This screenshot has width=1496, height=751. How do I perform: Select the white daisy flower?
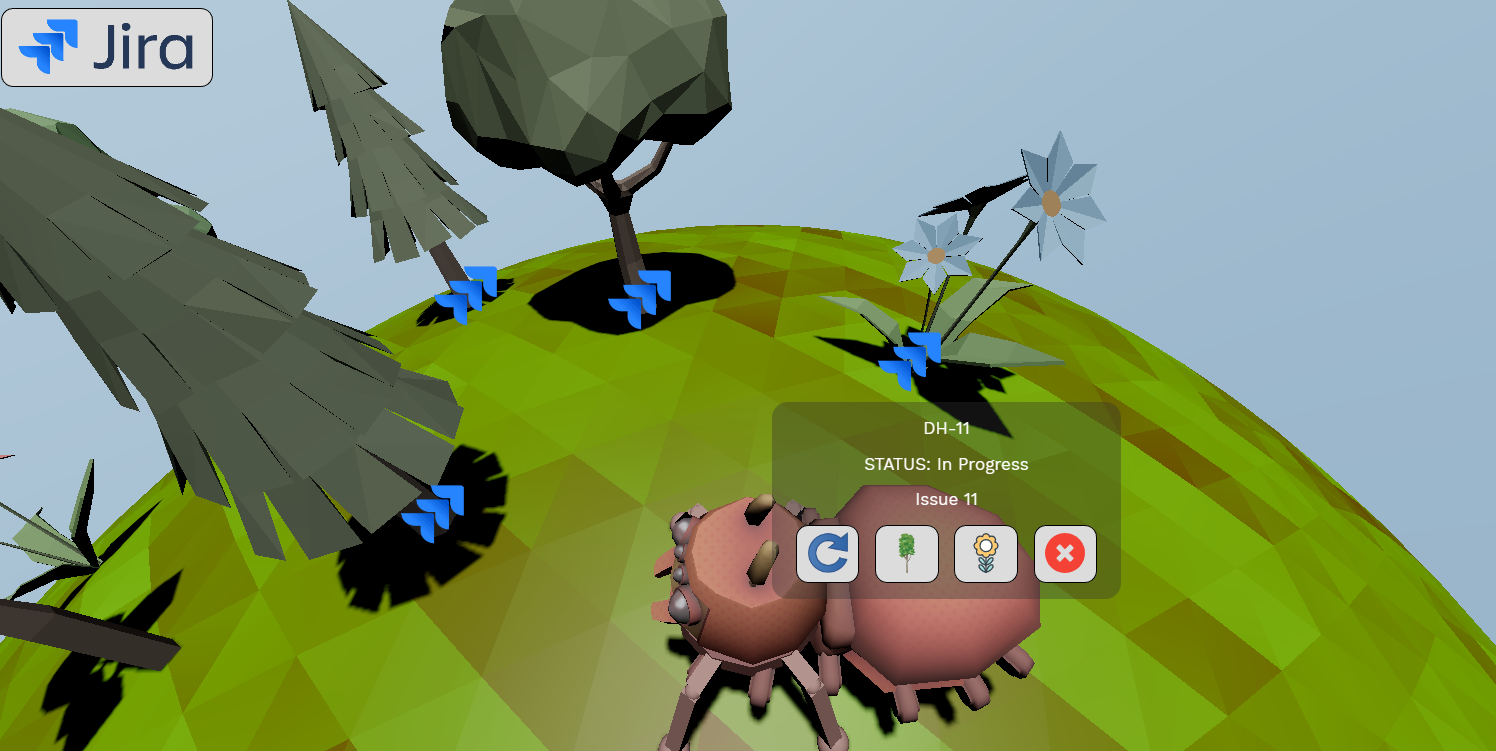click(935, 255)
